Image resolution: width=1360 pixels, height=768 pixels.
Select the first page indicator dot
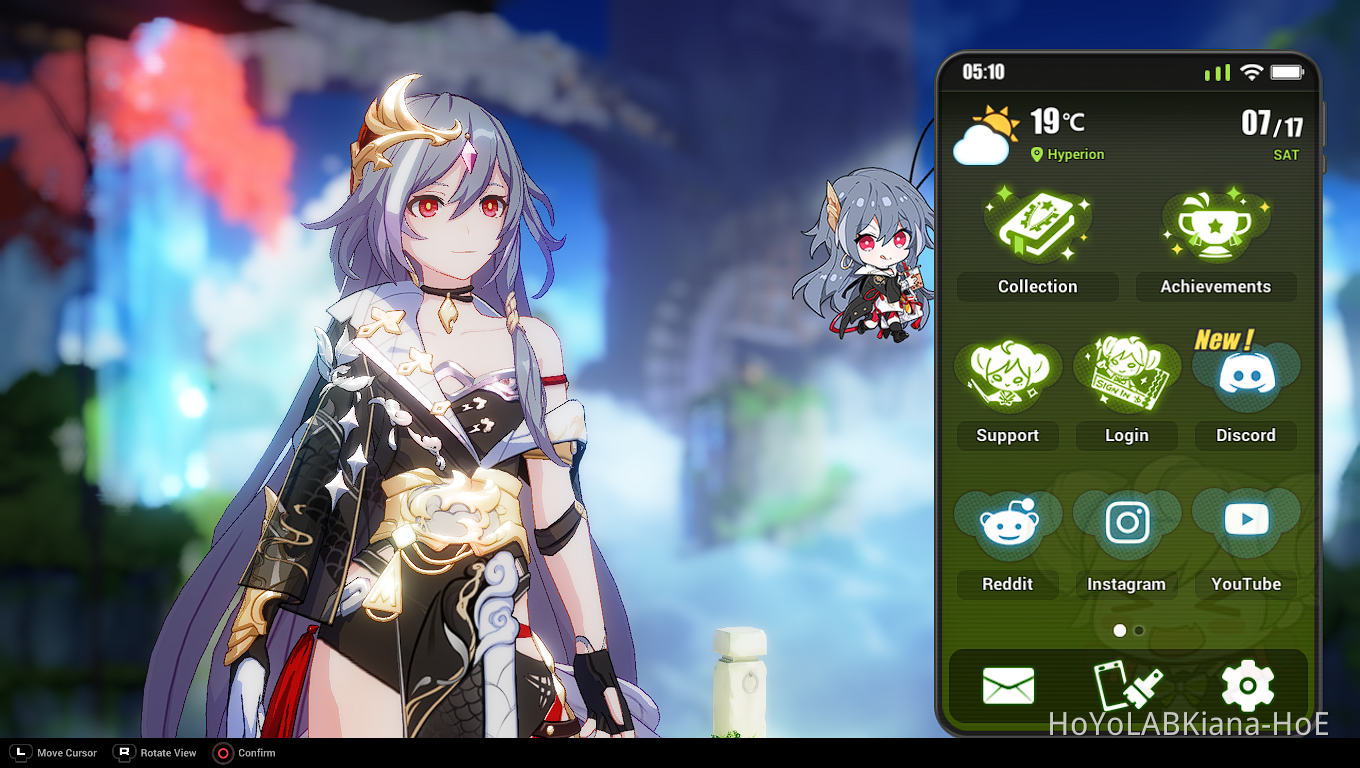(x=1120, y=631)
